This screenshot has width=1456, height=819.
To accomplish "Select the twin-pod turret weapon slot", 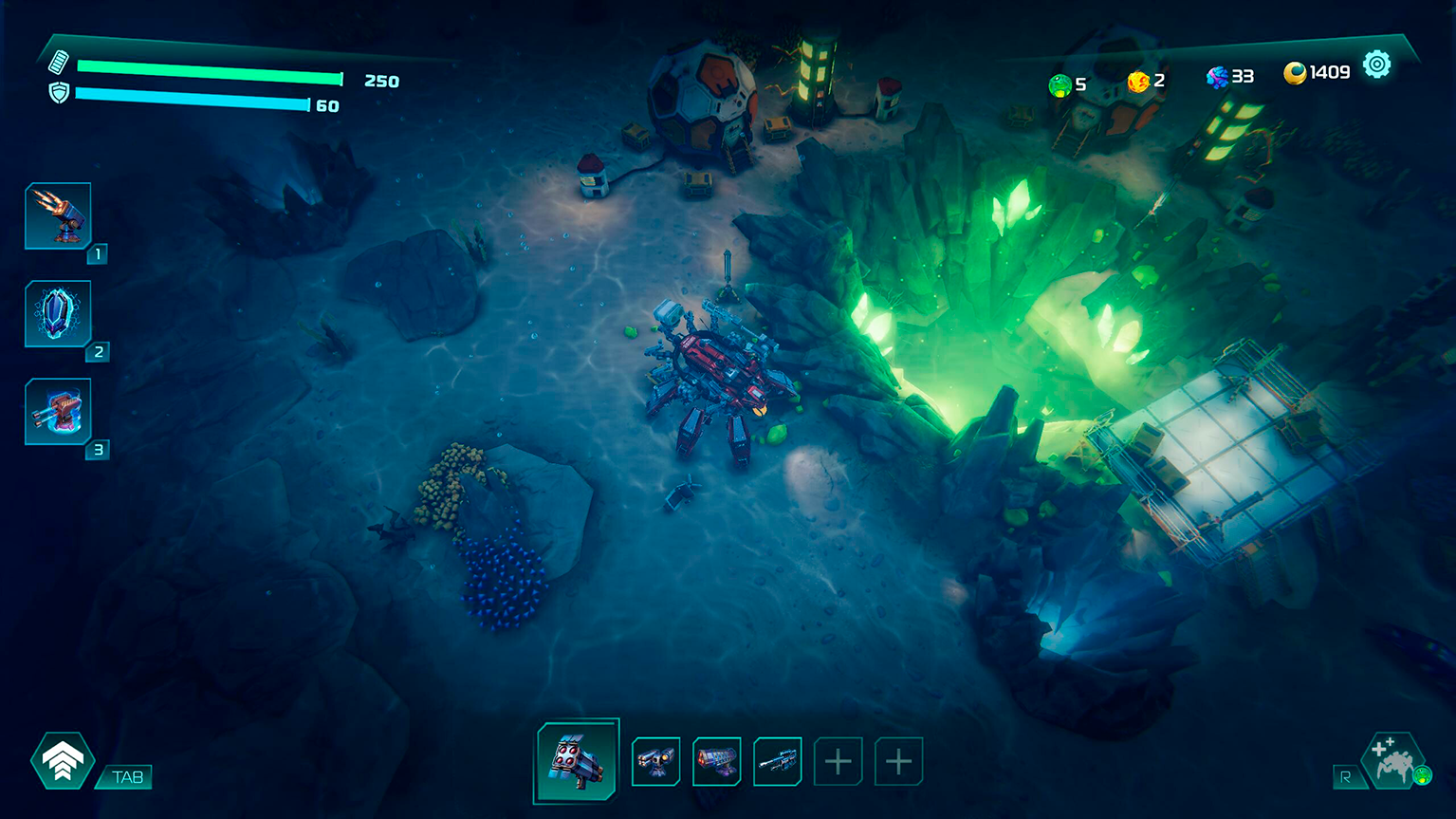I will click(x=655, y=761).
